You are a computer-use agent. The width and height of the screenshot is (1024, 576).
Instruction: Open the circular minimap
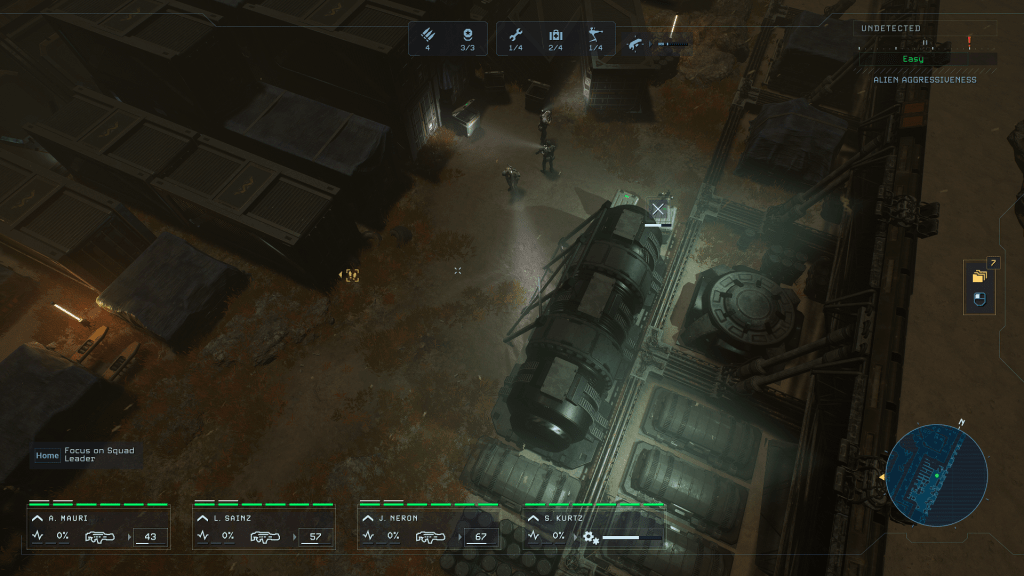pyautogui.click(x=936, y=475)
